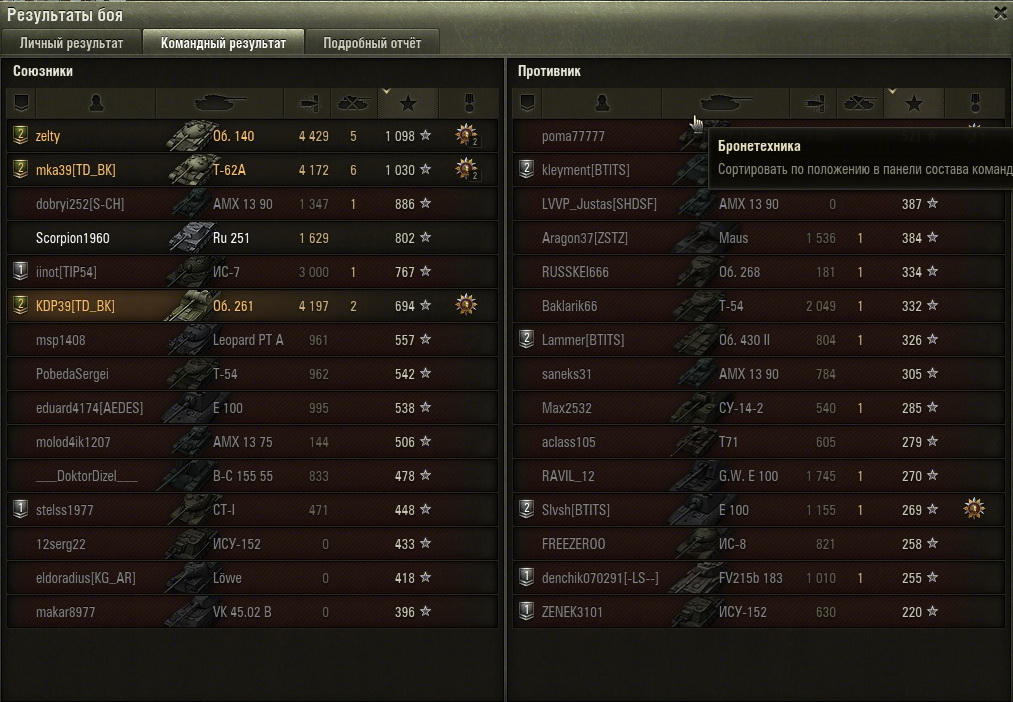Select ally player zelty row

pyautogui.click(x=252, y=136)
